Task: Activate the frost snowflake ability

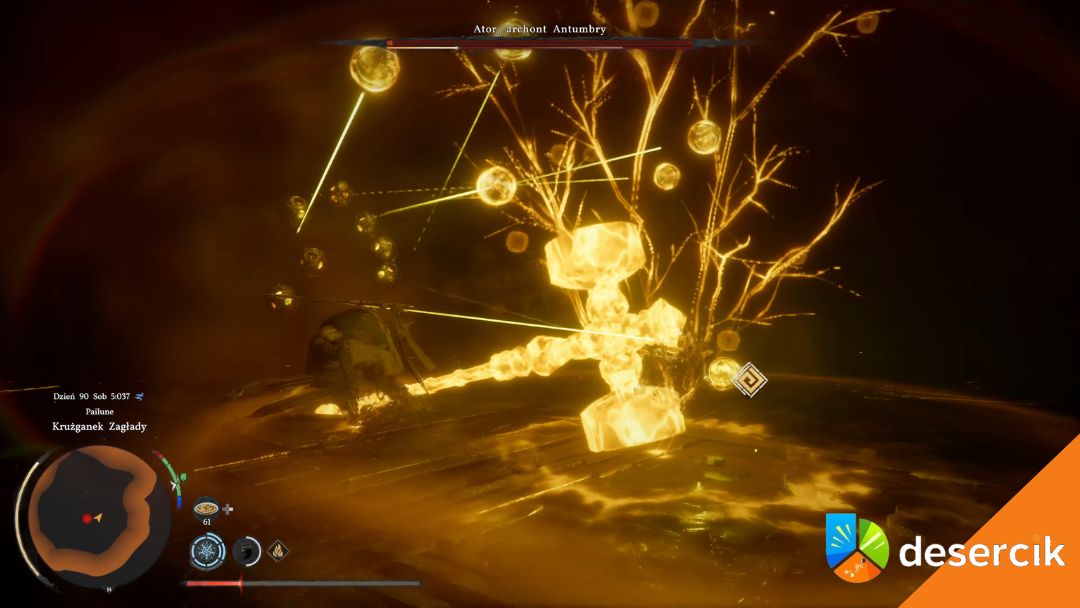Action: pos(209,550)
